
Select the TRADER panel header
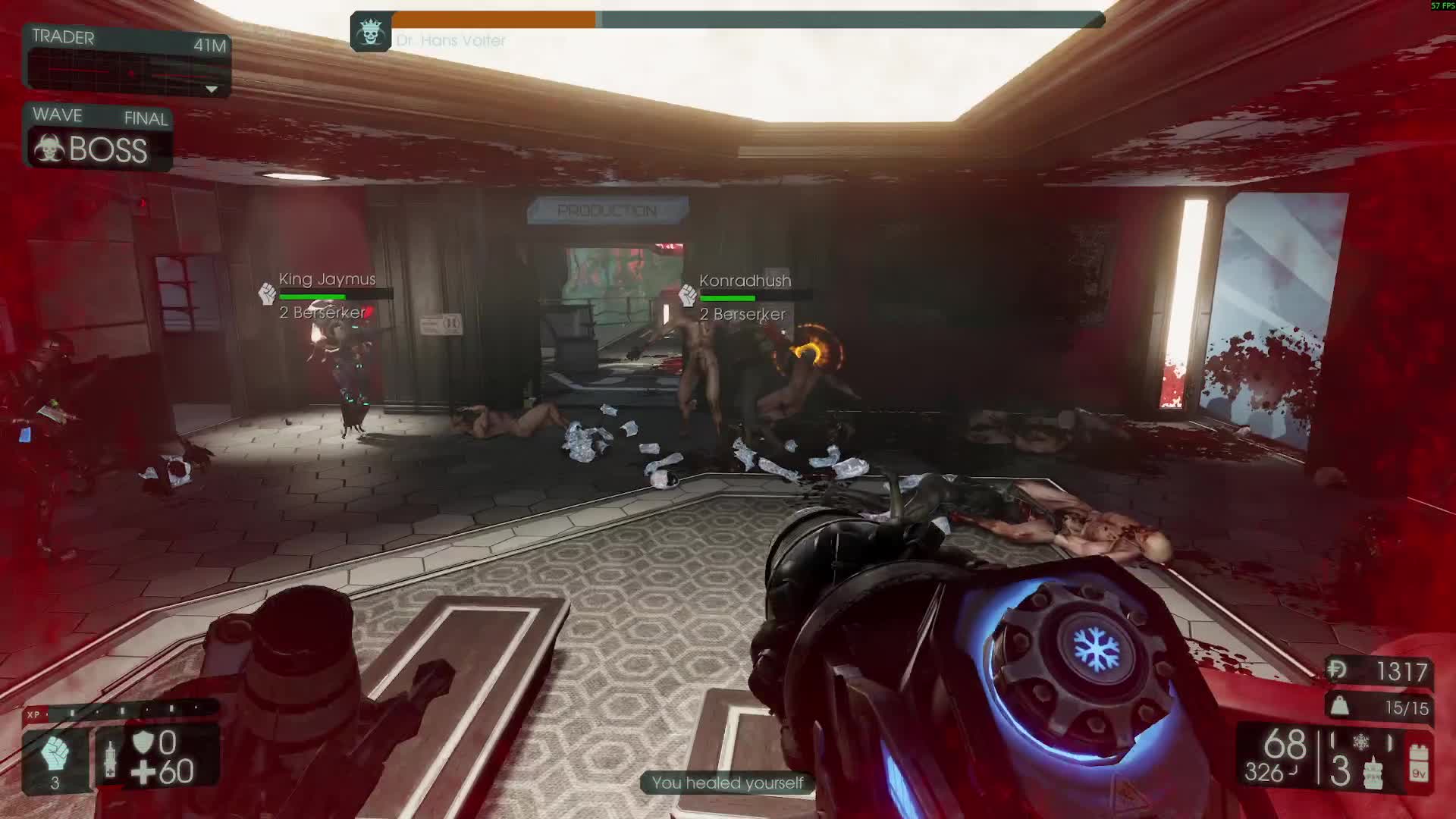click(x=64, y=38)
